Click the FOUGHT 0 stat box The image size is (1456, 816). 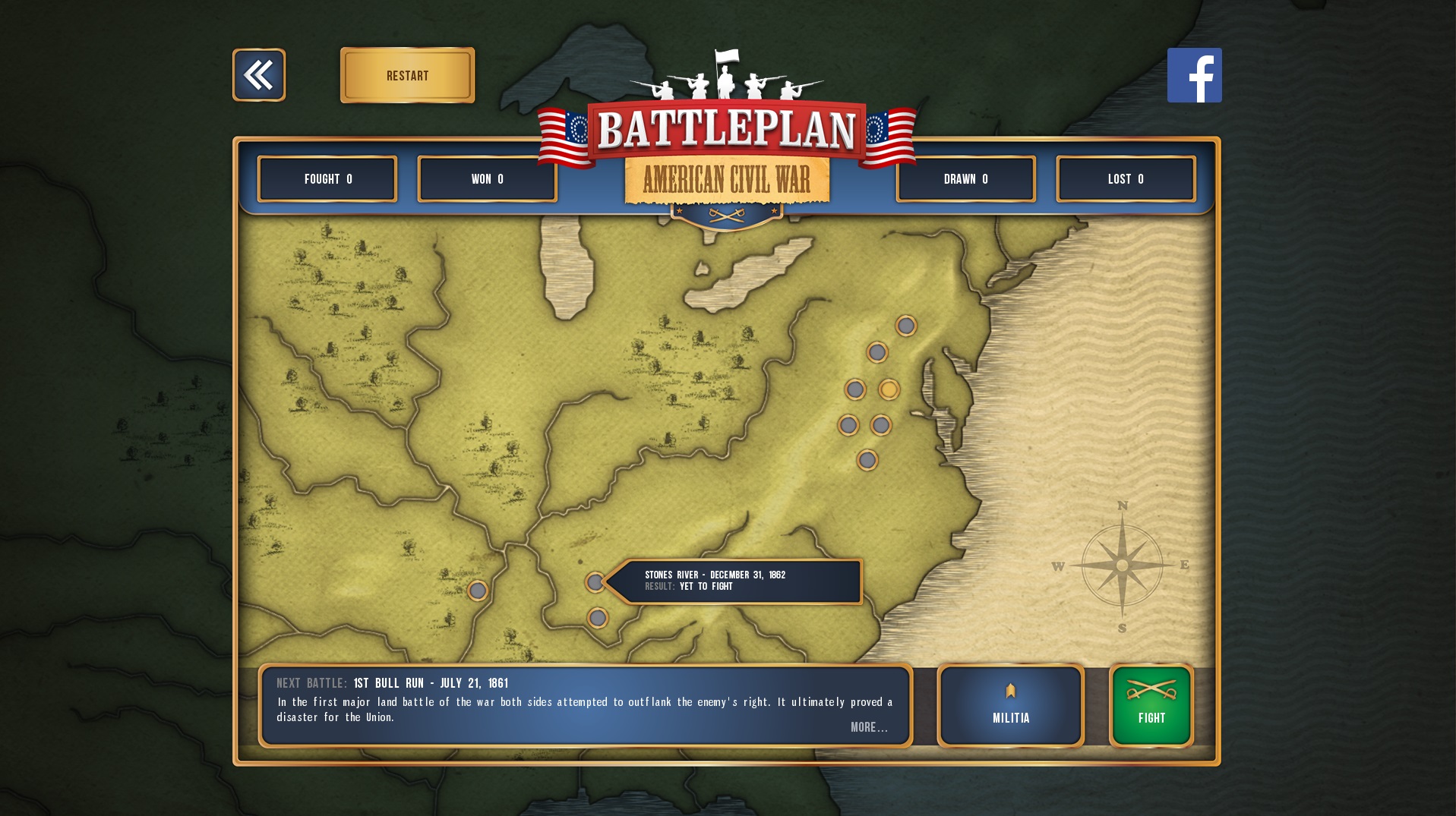327,178
